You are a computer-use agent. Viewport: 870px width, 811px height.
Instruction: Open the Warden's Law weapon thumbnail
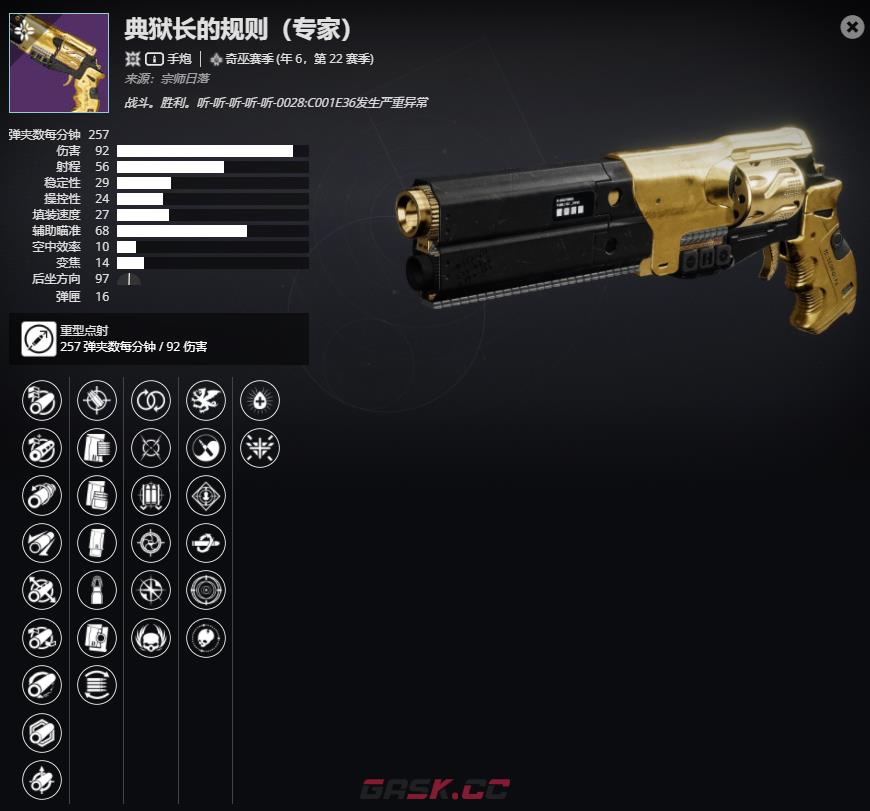coord(59,63)
